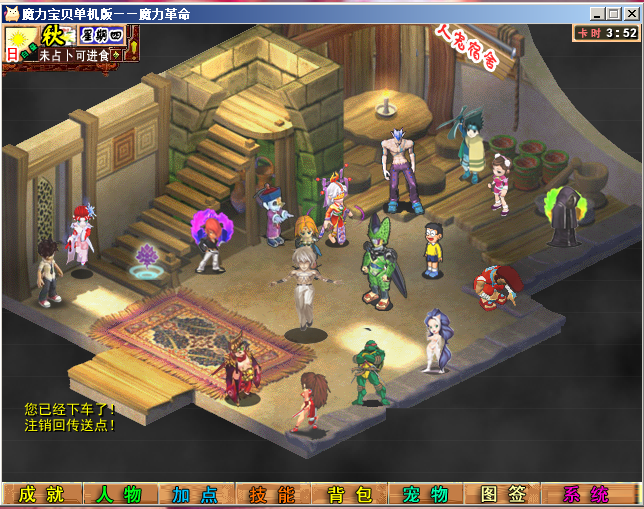Close the game window
This screenshot has height=509, width=644.
click(629, 14)
